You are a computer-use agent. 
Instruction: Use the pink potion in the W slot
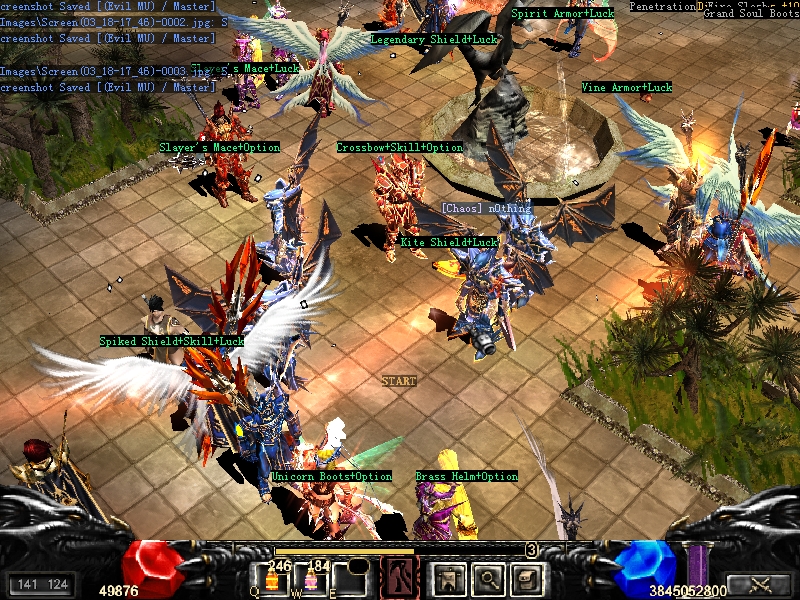pyautogui.click(x=311, y=582)
